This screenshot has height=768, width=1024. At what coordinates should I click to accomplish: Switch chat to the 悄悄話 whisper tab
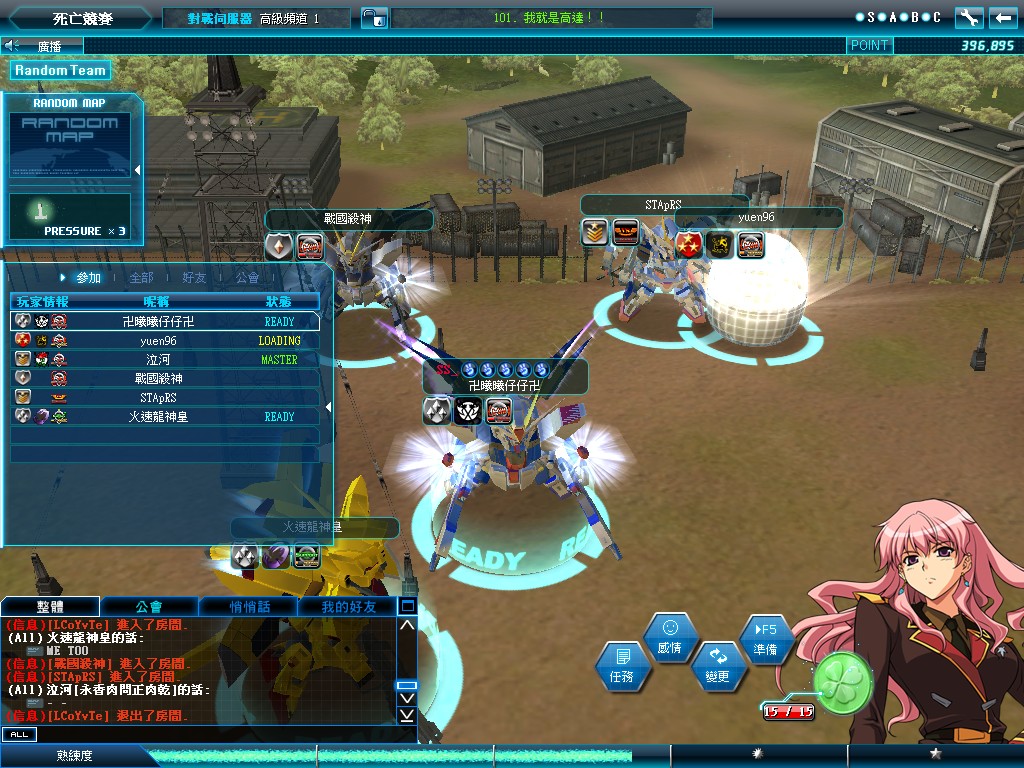[x=248, y=607]
